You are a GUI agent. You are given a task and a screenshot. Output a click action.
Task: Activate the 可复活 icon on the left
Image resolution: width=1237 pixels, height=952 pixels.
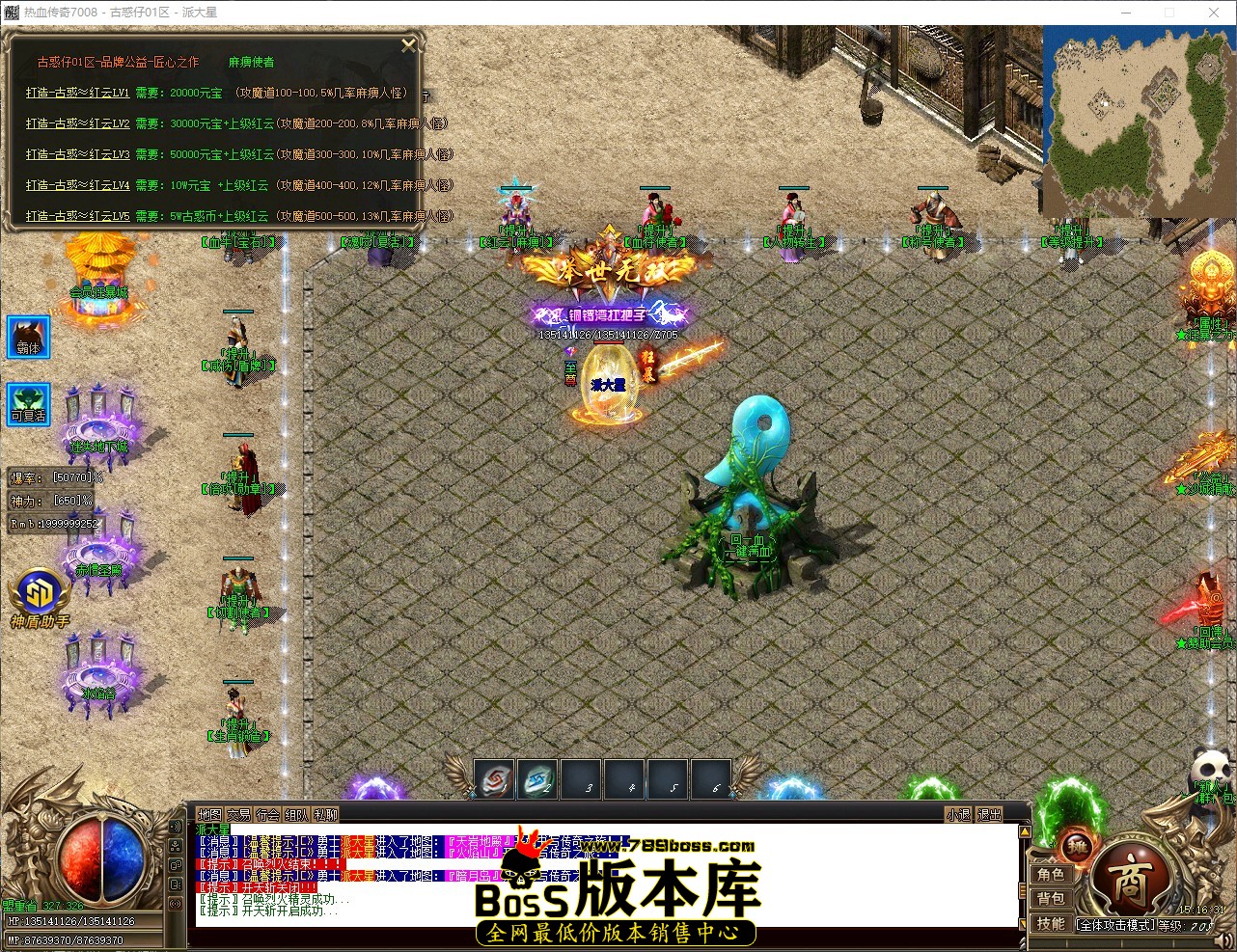pos(27,404)
